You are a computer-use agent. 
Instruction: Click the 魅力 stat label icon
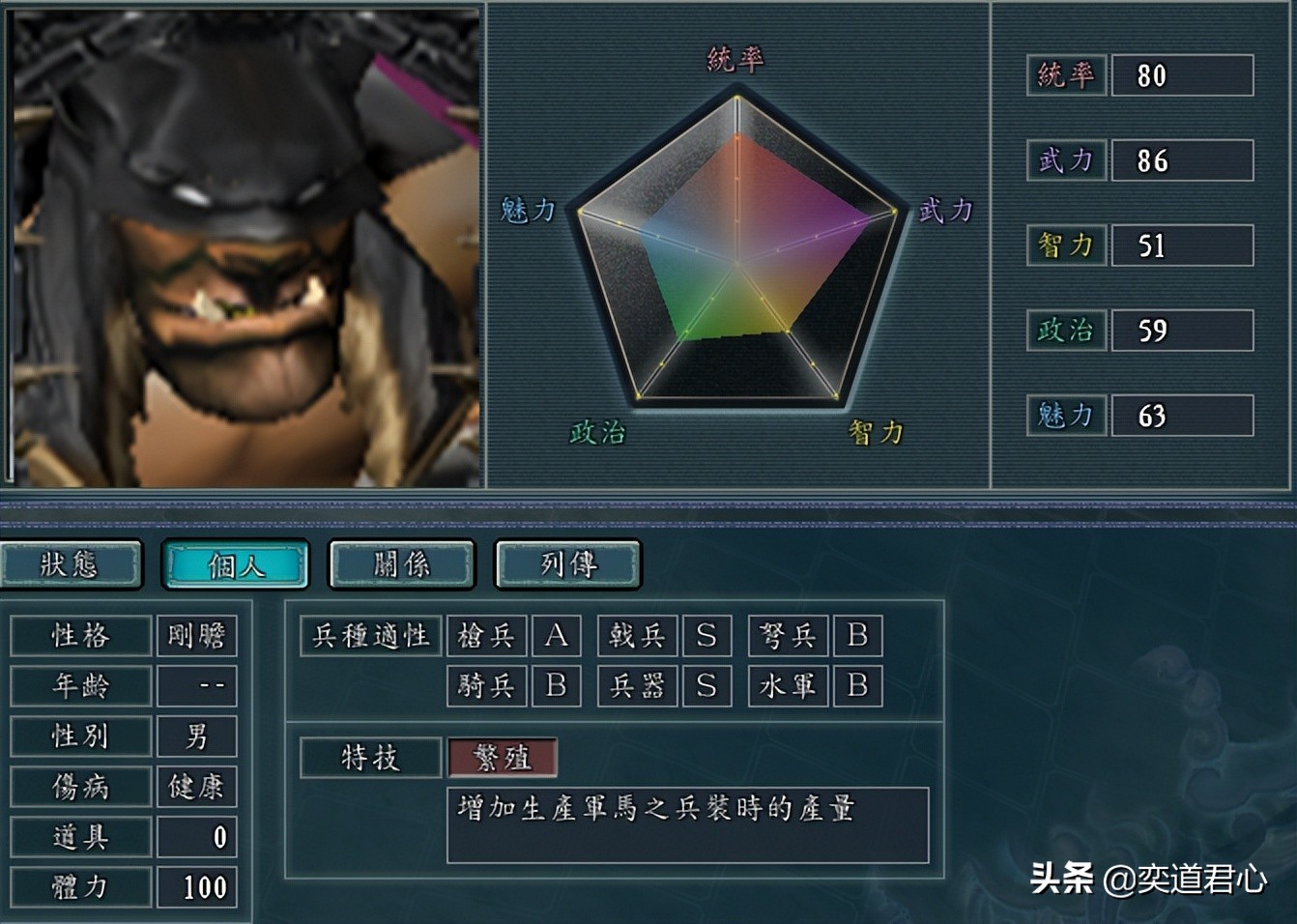tap(1064, 415)
